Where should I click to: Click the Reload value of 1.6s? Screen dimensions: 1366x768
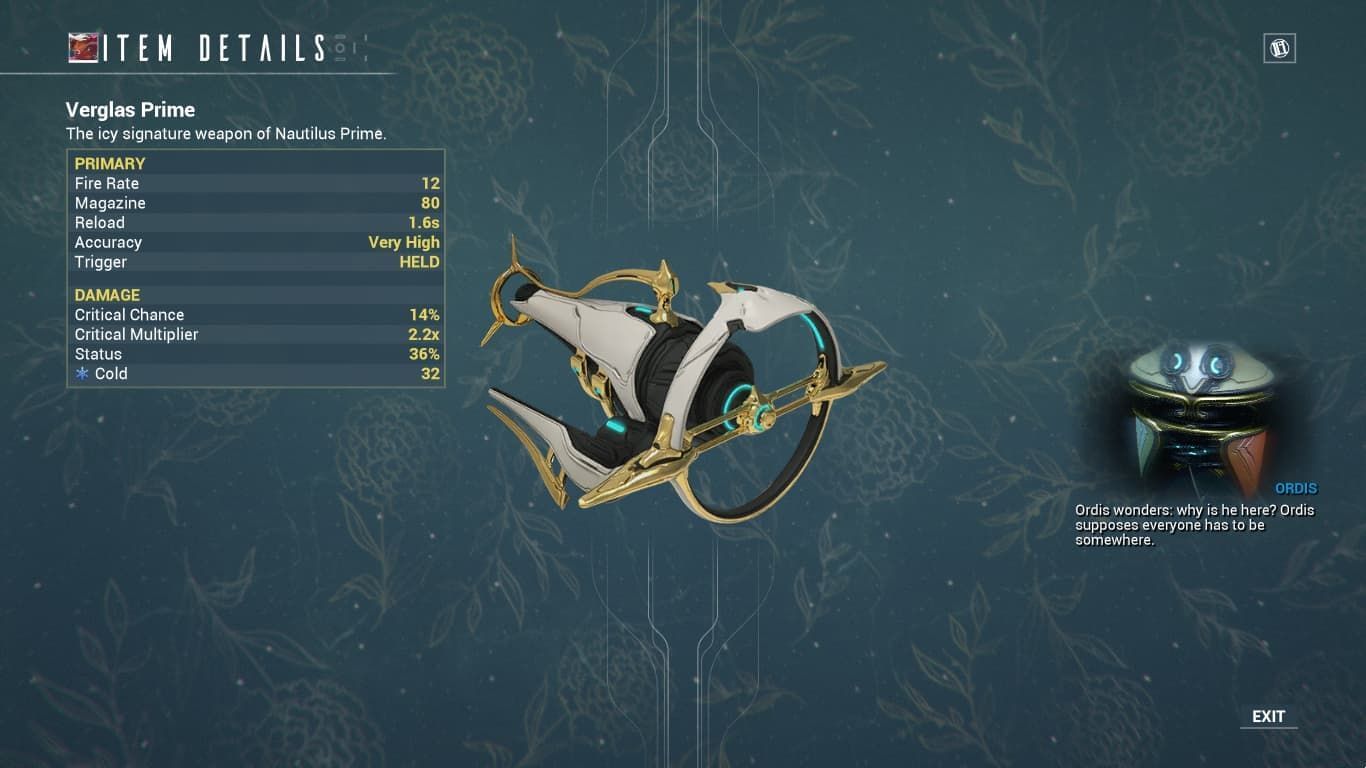click(x=425, y=222)
